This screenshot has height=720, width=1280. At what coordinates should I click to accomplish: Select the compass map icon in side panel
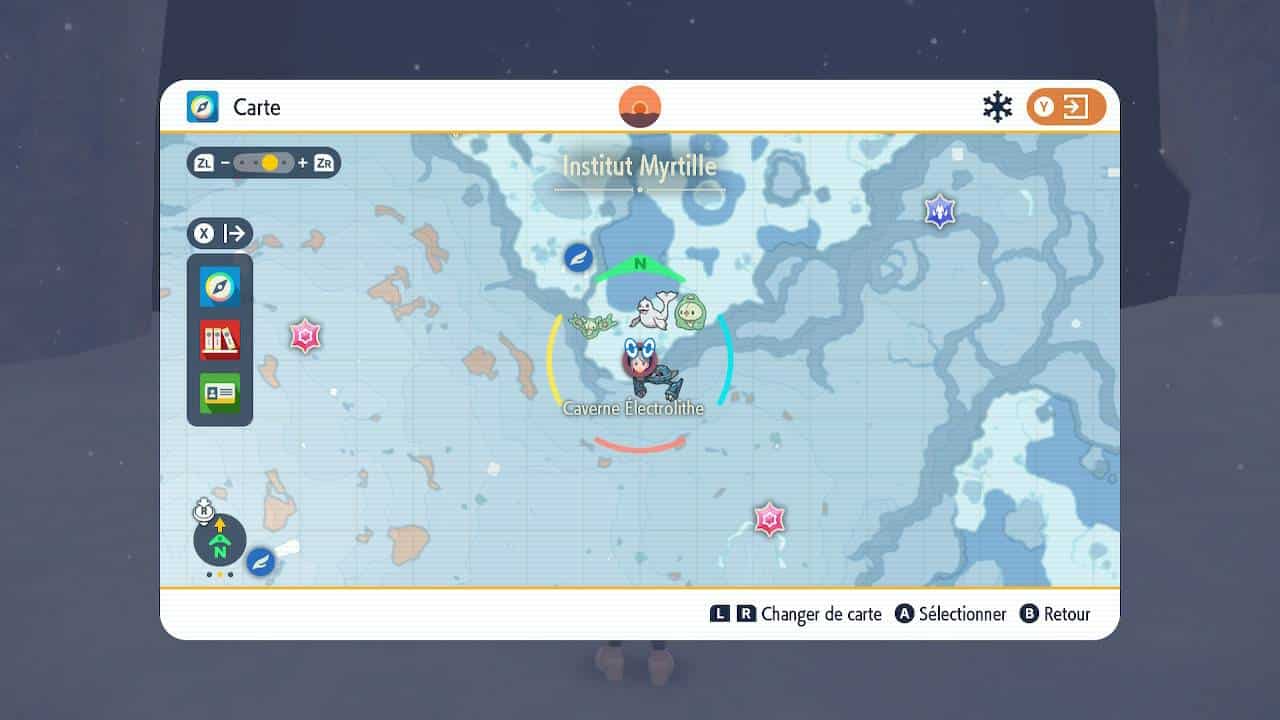220,288
